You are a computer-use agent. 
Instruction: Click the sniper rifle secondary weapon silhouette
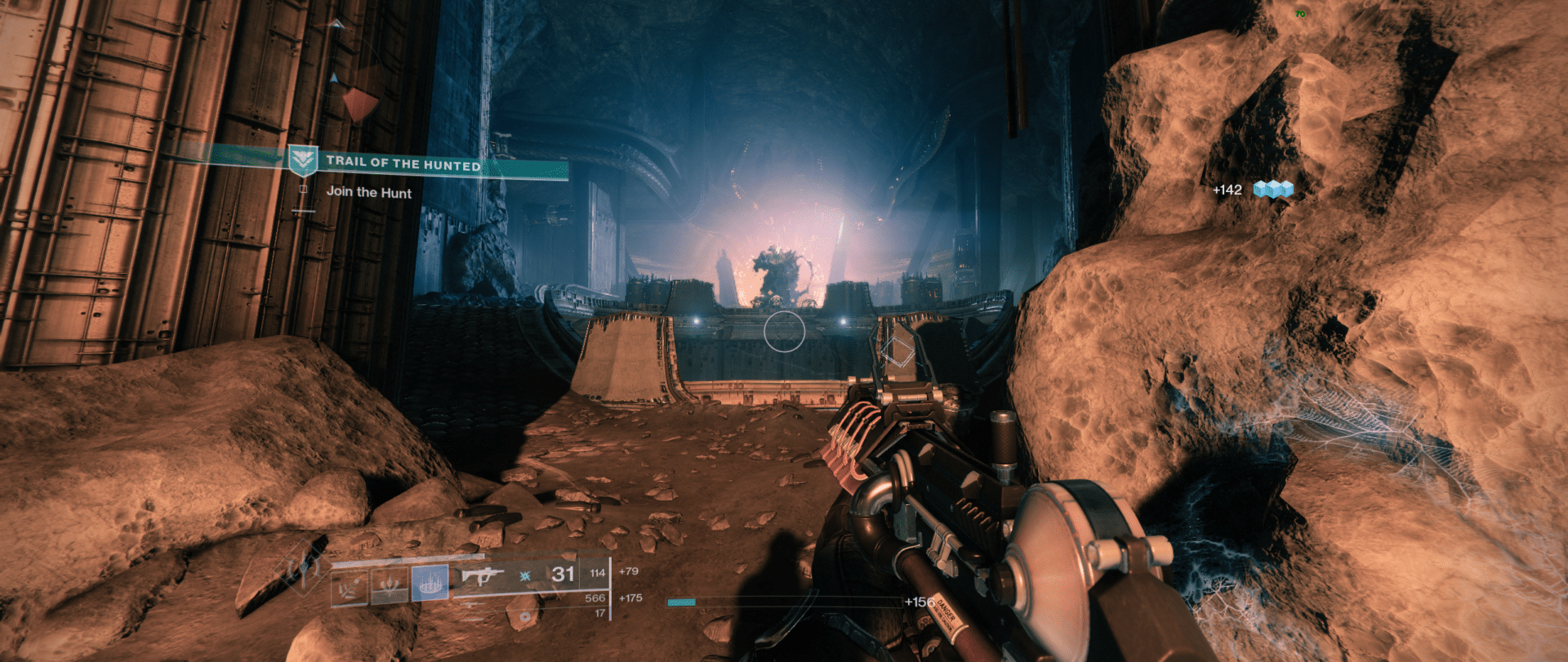tap(474, 605)
